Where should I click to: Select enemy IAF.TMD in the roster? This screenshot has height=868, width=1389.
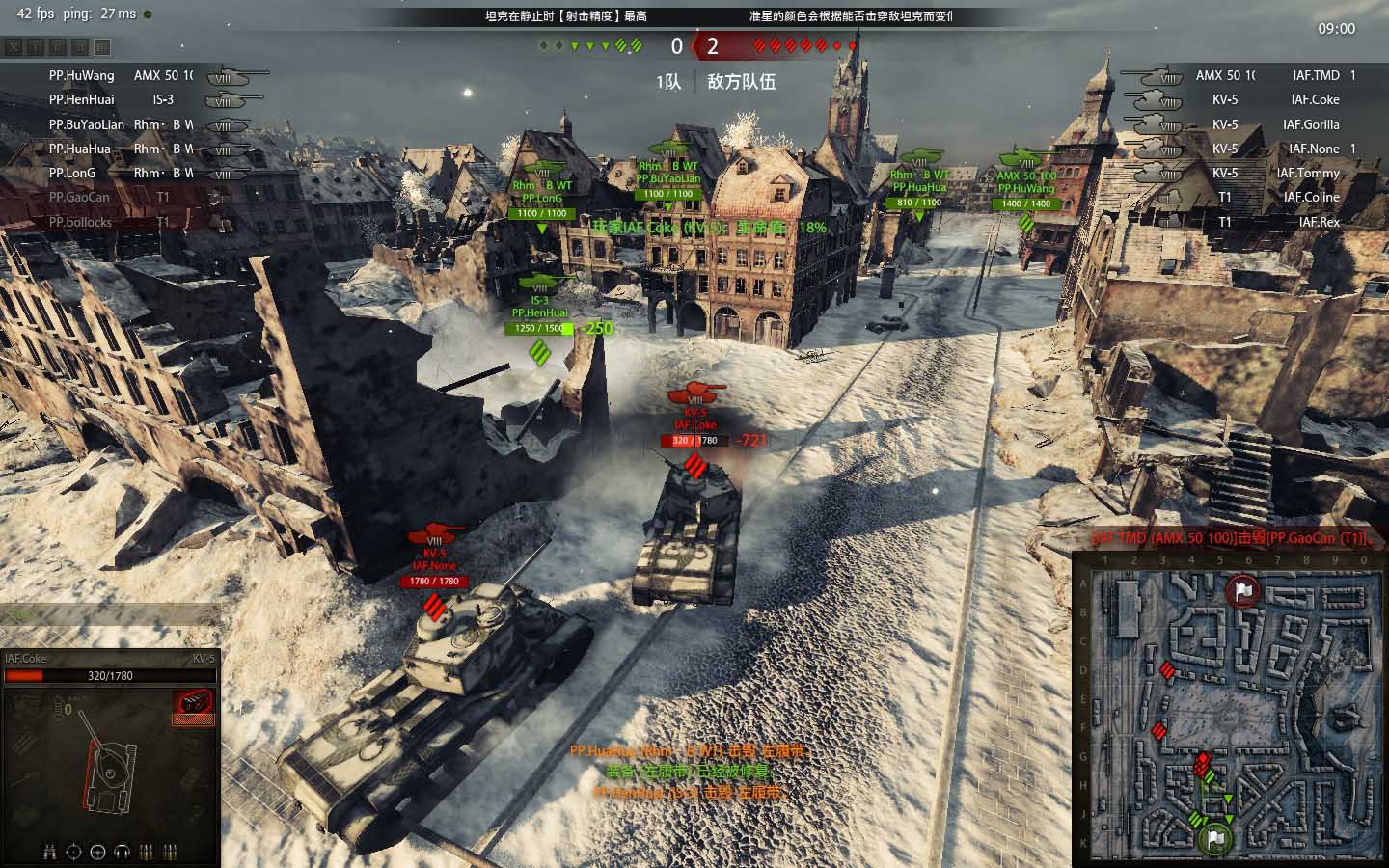point(1316,75)
